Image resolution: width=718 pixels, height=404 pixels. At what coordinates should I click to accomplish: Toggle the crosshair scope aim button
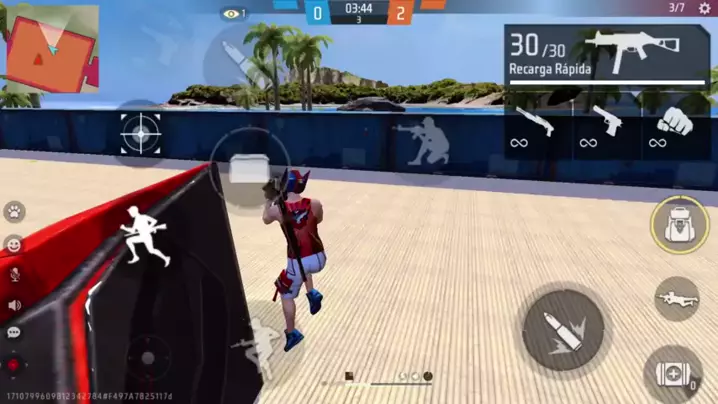[140, 133]
